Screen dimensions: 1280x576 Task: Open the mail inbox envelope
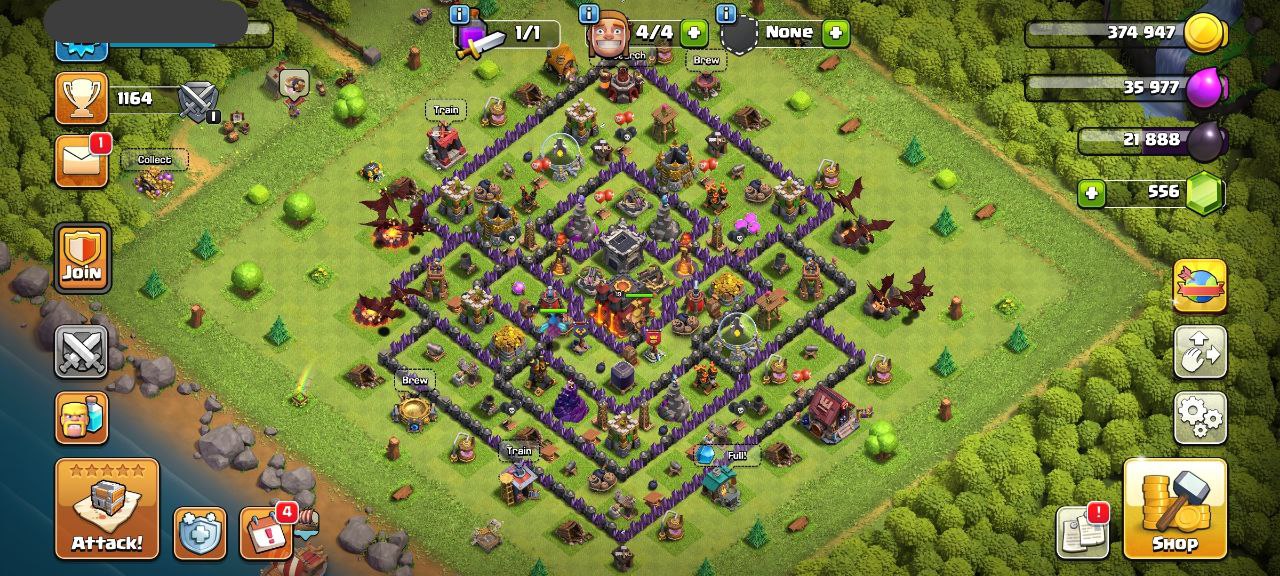point(81,162)
